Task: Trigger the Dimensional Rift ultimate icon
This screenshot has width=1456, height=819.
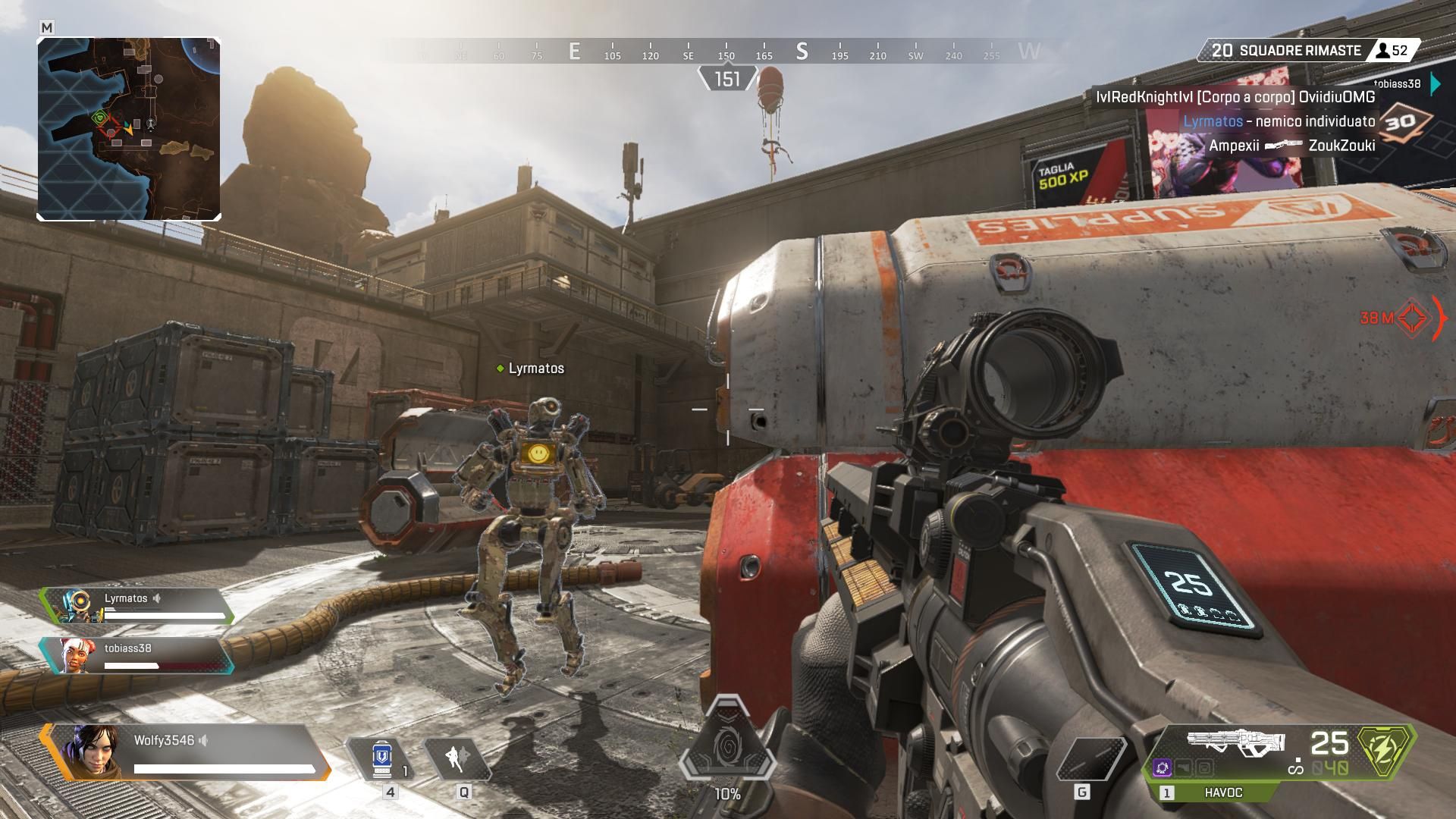Action: 727,743
